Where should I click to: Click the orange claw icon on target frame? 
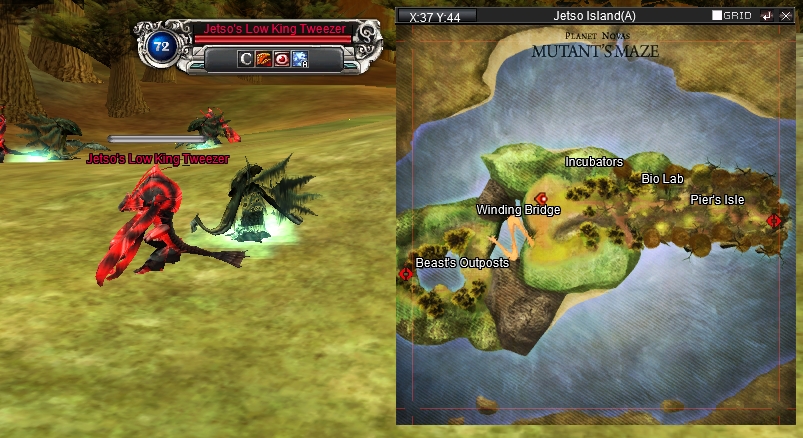pyautogui.click(x=264, y=59)
